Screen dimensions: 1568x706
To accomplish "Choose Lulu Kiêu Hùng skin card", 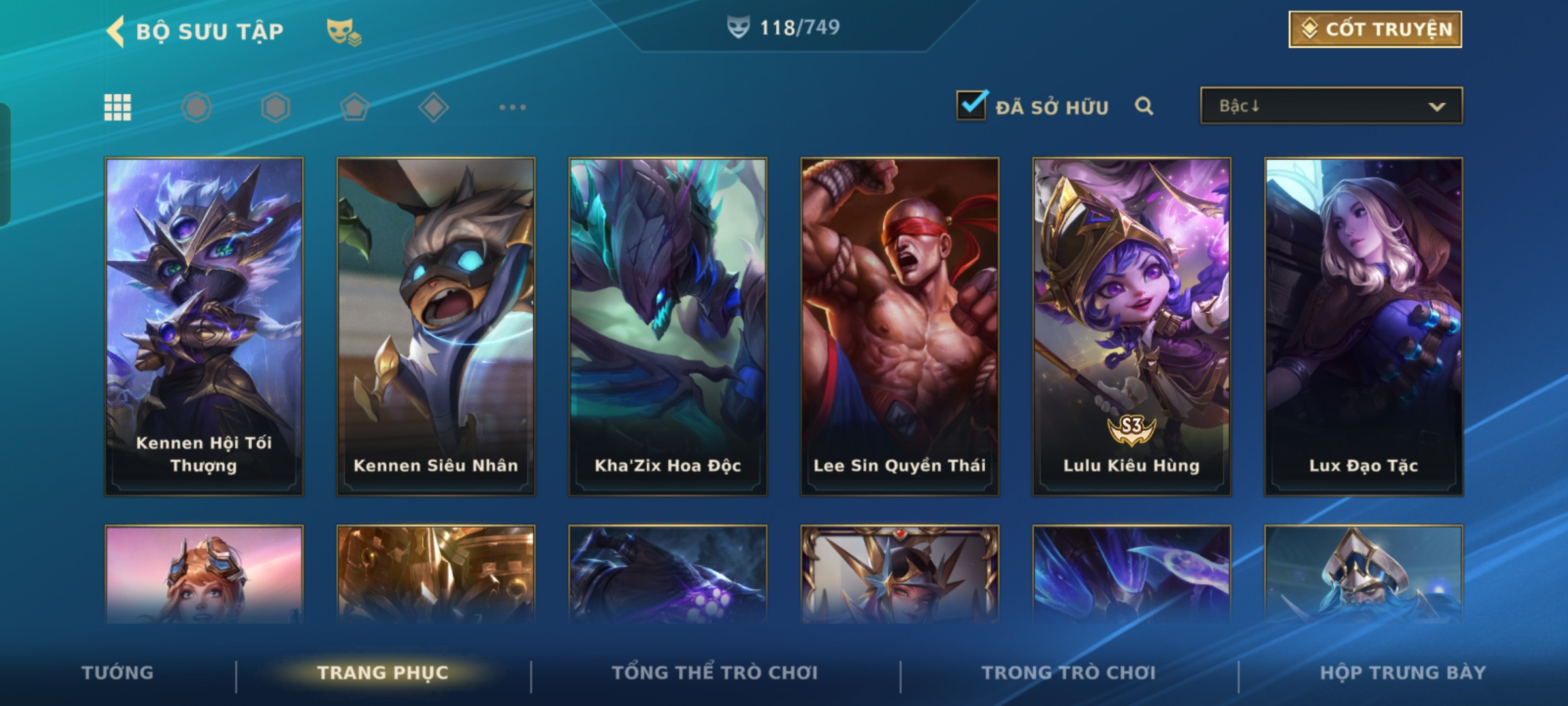I will [1132, 326].
